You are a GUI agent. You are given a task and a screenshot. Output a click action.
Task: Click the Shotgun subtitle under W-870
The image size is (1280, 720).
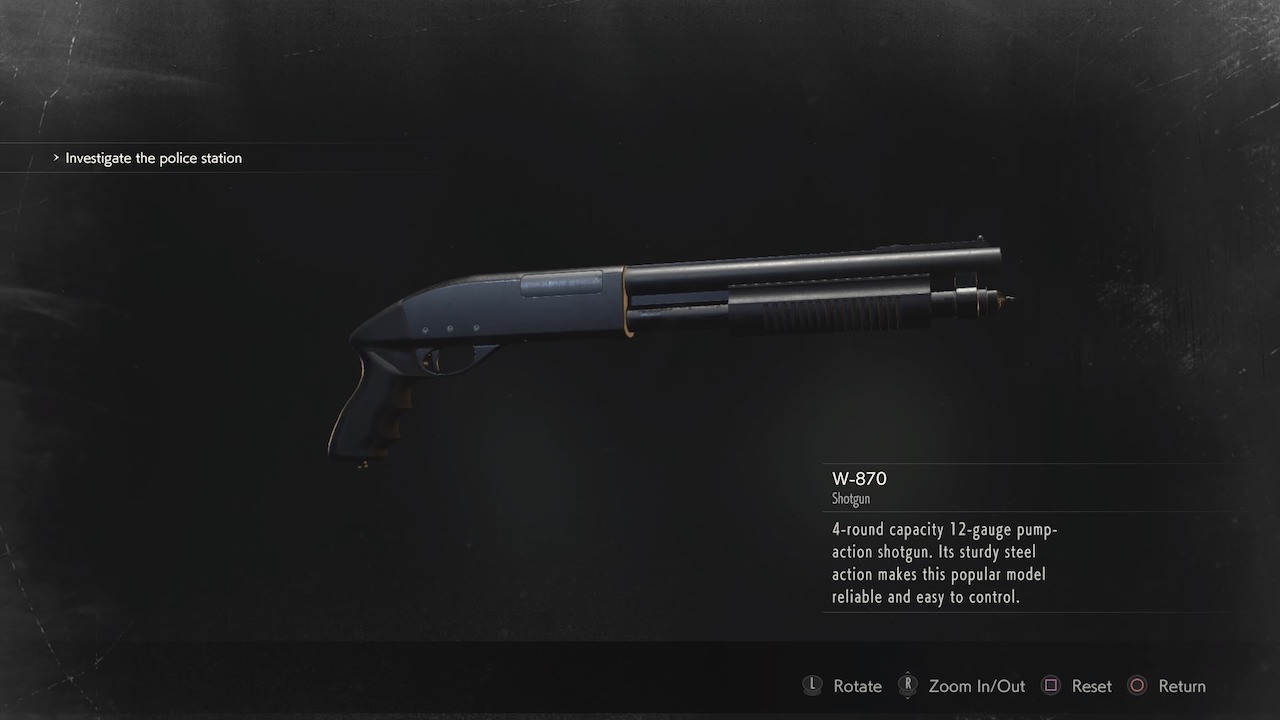851,499
